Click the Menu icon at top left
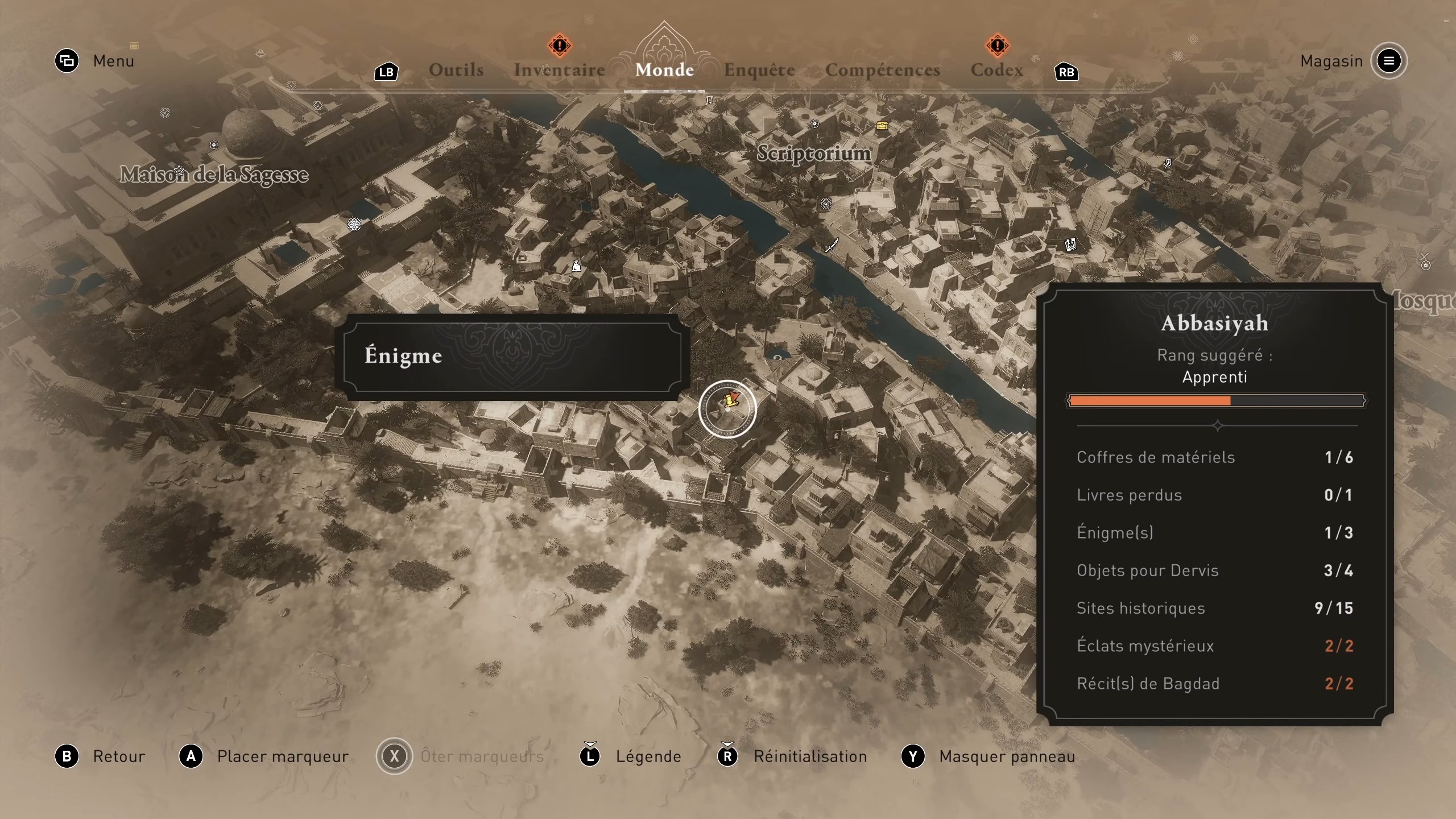Screen dimensions: 1456x819 67,61
